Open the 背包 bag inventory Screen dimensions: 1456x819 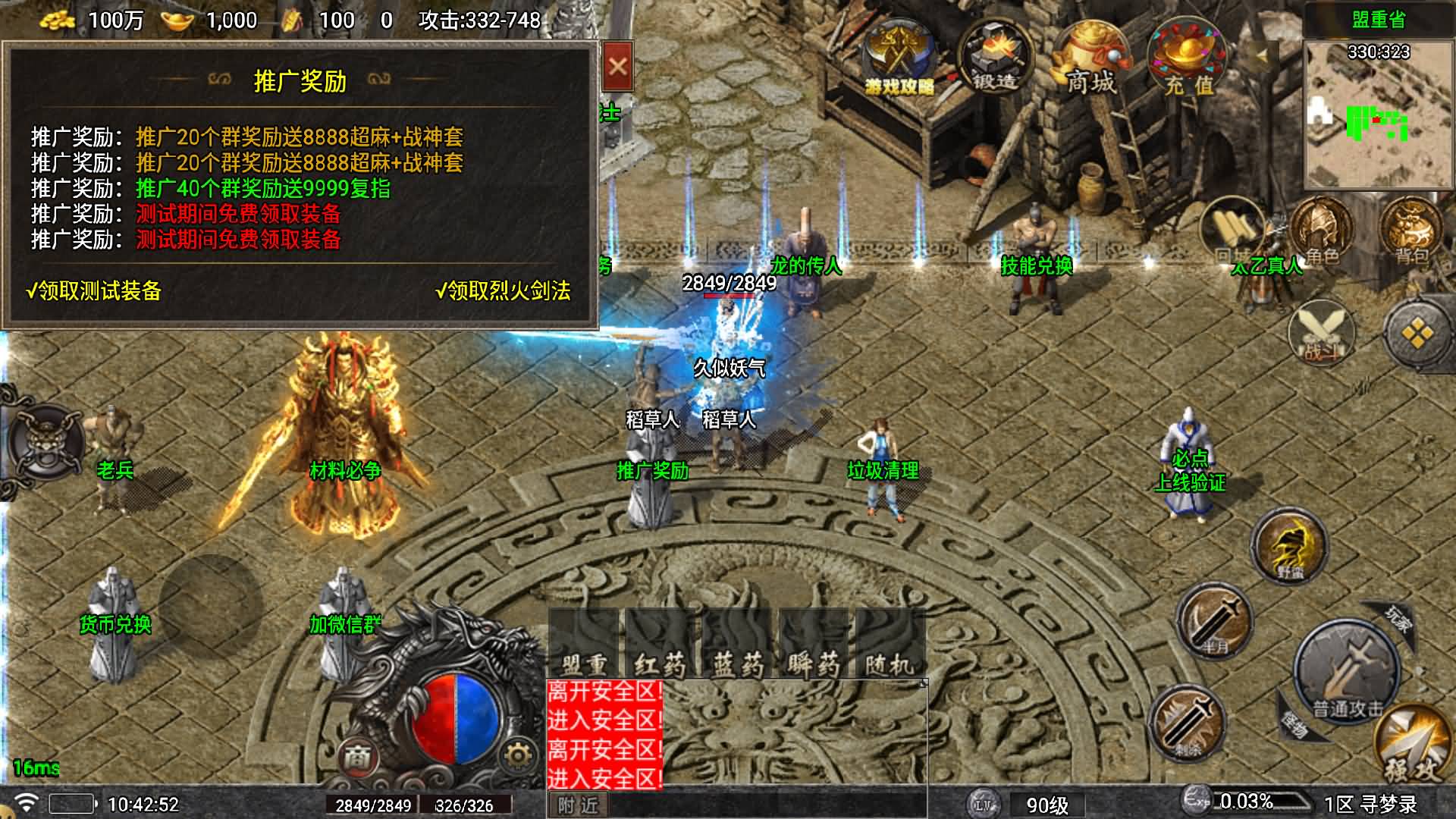pos(1410,227)
